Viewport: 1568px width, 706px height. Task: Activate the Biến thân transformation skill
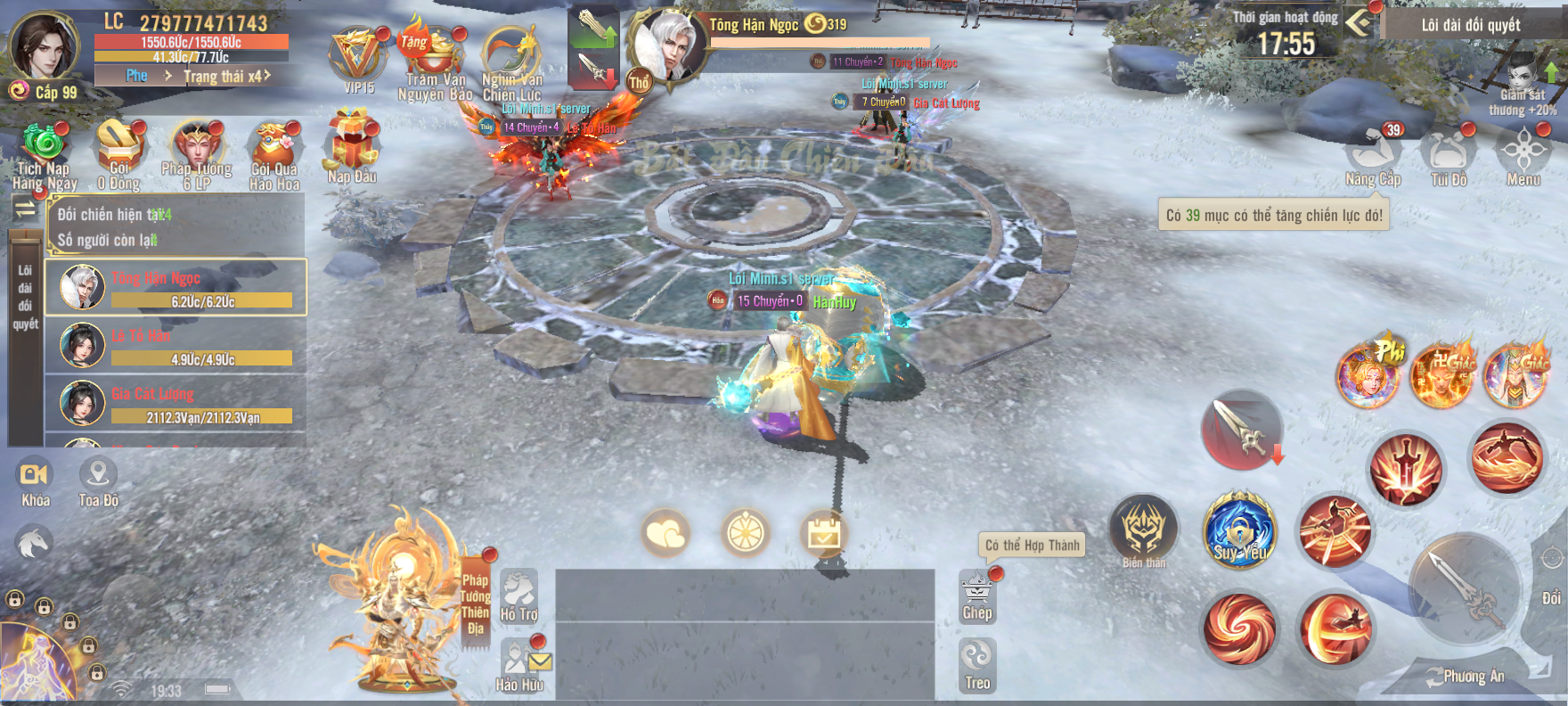coord(1144,530)
